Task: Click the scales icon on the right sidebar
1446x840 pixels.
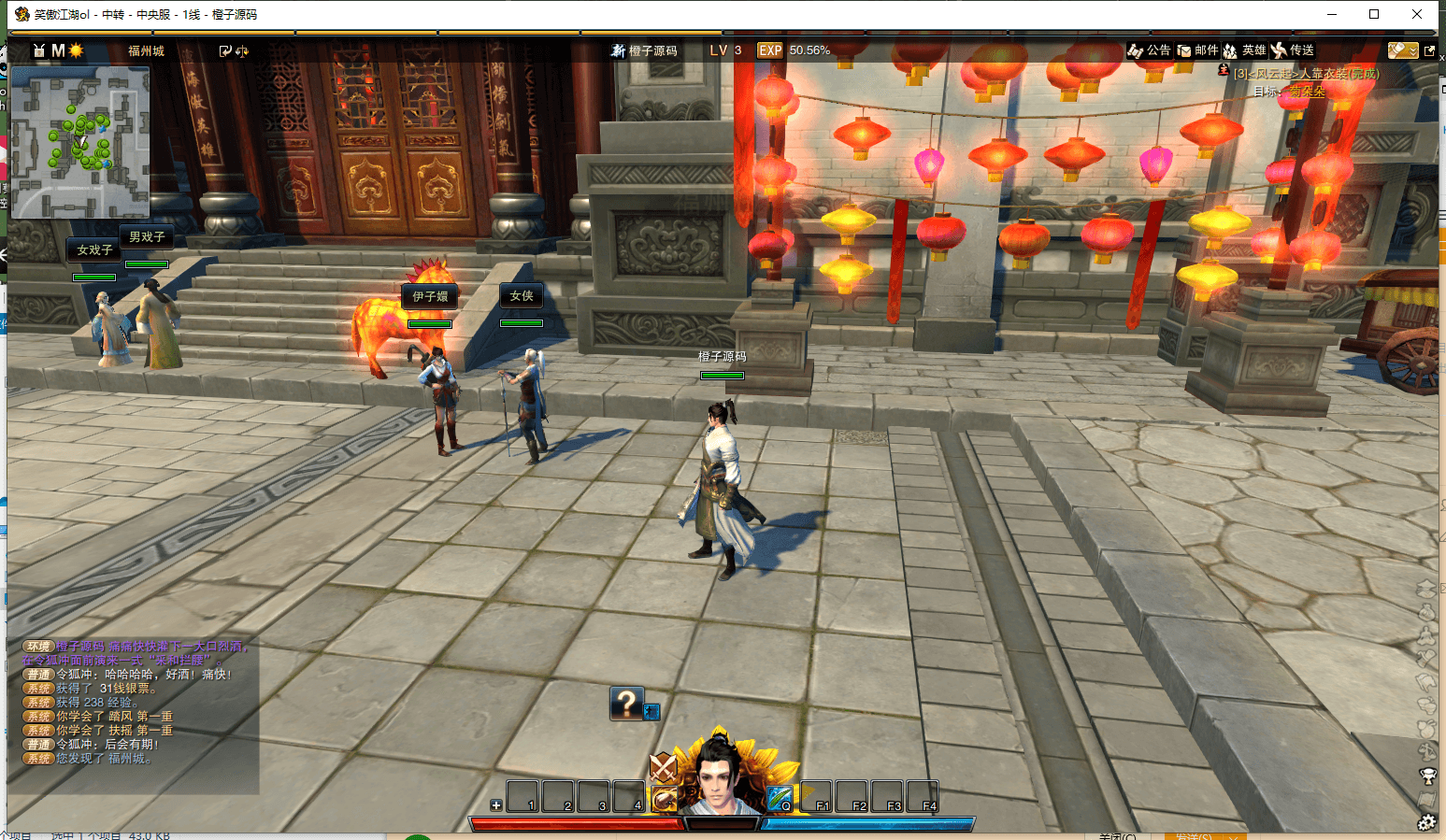Action: (1427, 750)
